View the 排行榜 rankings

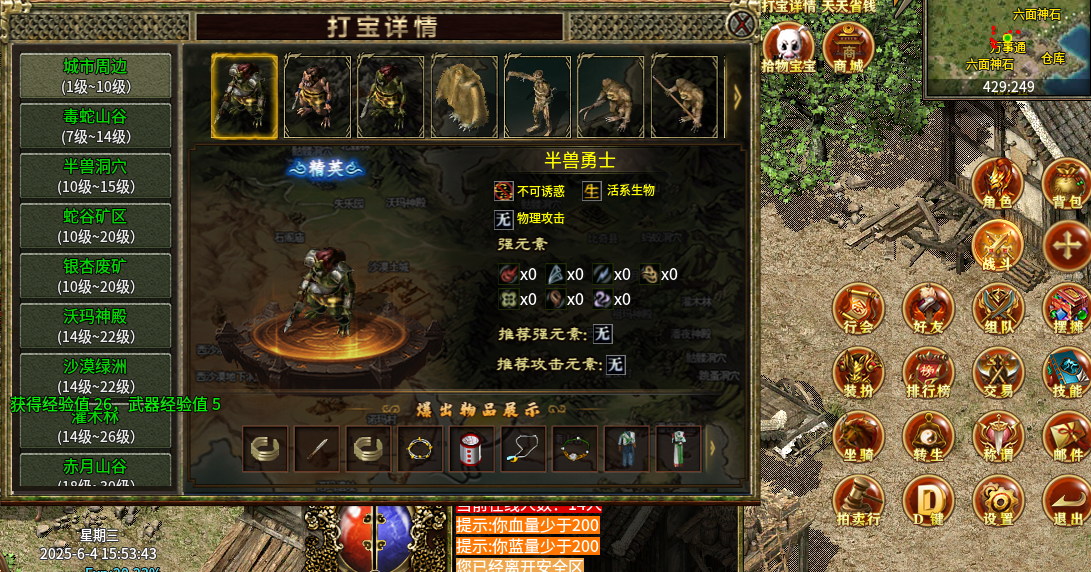pos(928,372)
